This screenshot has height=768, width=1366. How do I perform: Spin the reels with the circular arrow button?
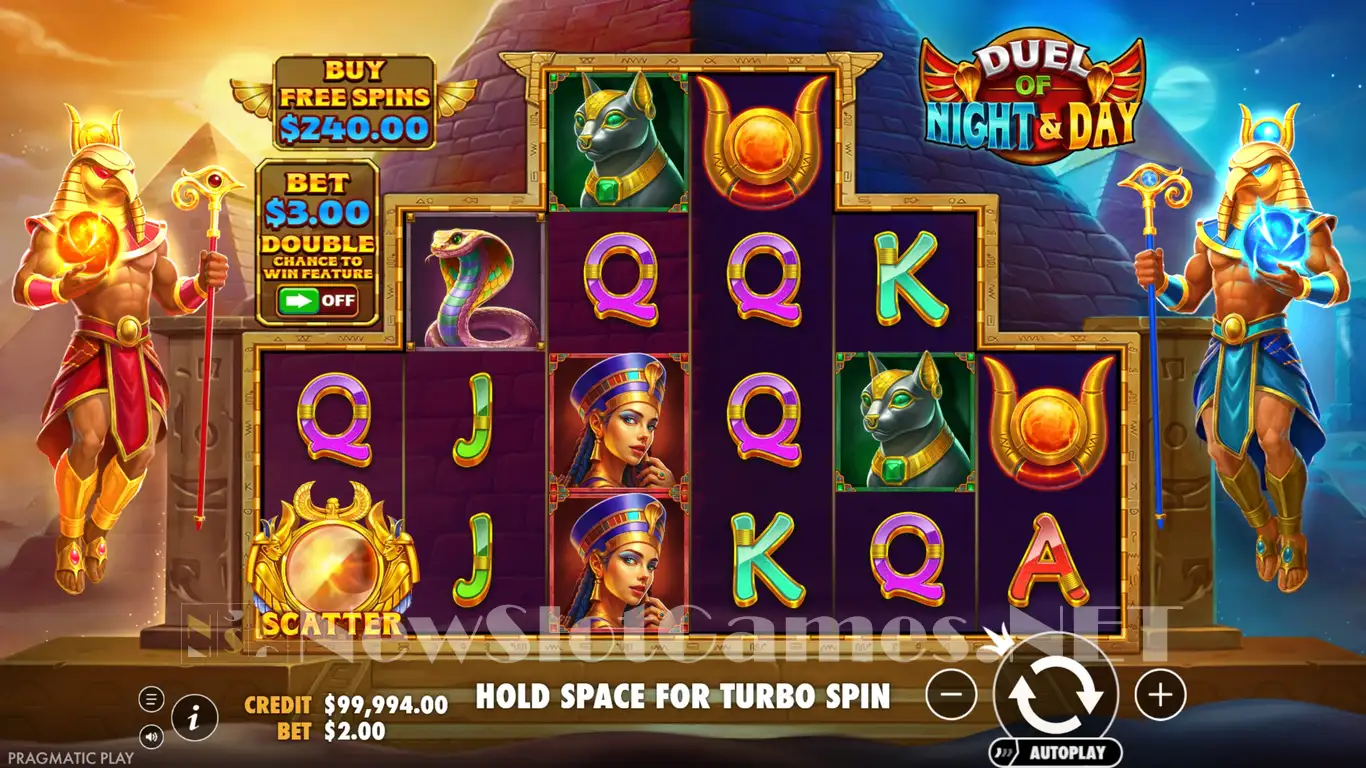[x=1055, y=693]
